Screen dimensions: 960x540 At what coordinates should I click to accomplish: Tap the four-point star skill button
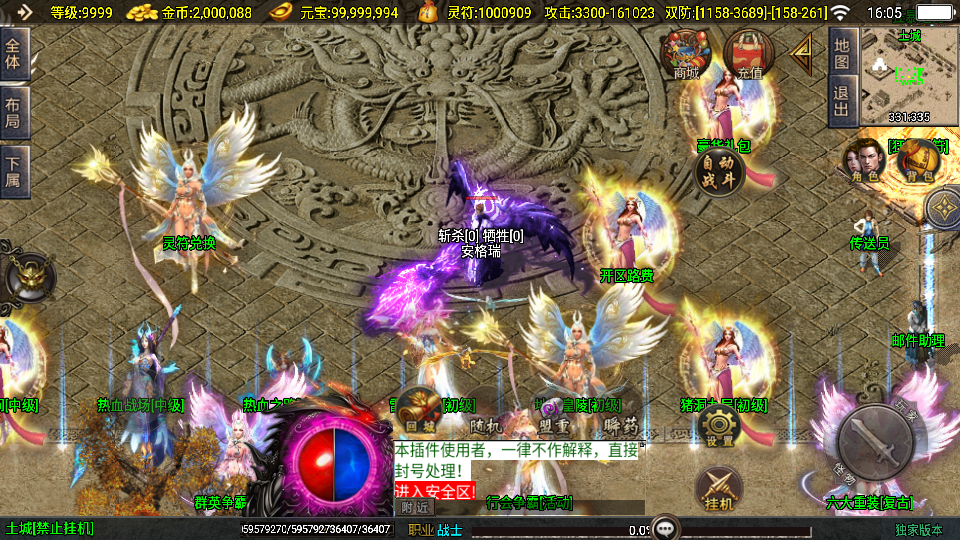(x=943, y=209)
